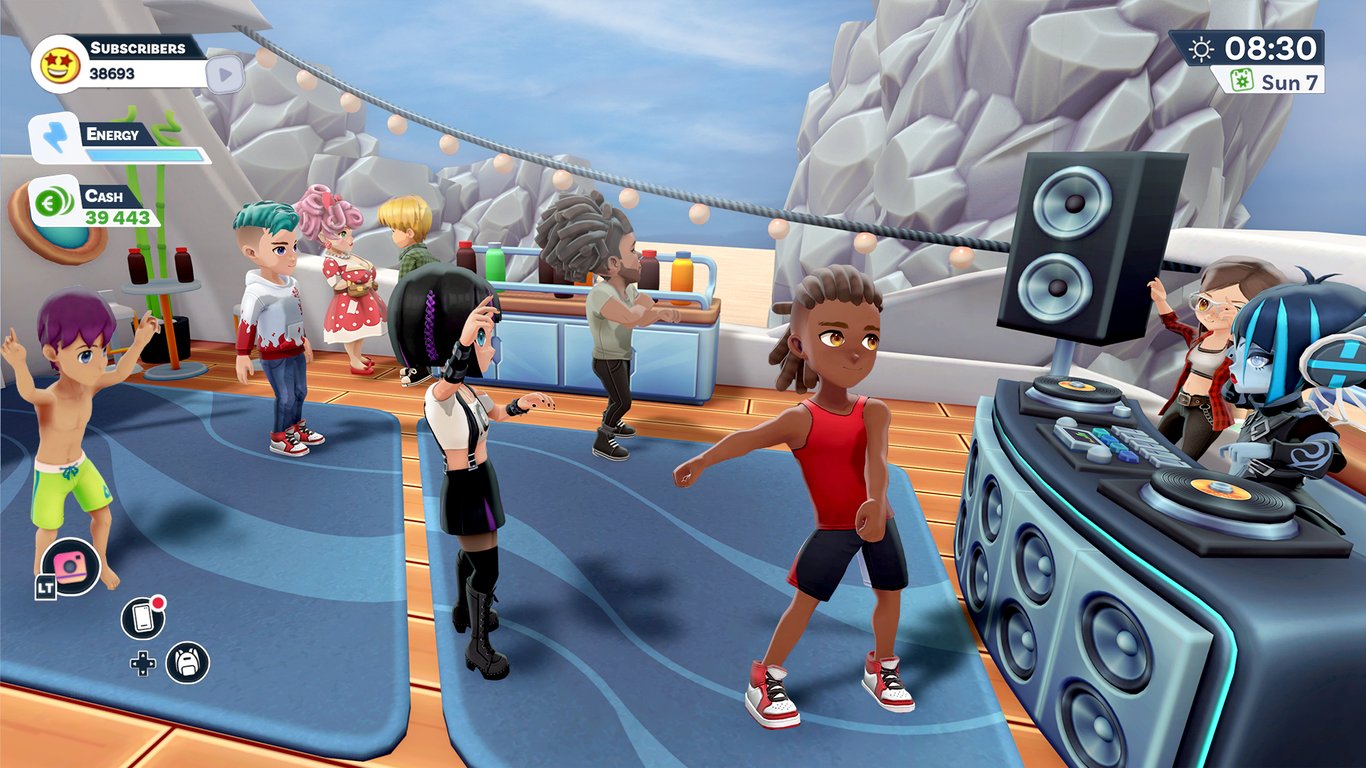Open the photo camera app icon
This screenshot has height=768, width=1366.
click(x=69, y=565)
